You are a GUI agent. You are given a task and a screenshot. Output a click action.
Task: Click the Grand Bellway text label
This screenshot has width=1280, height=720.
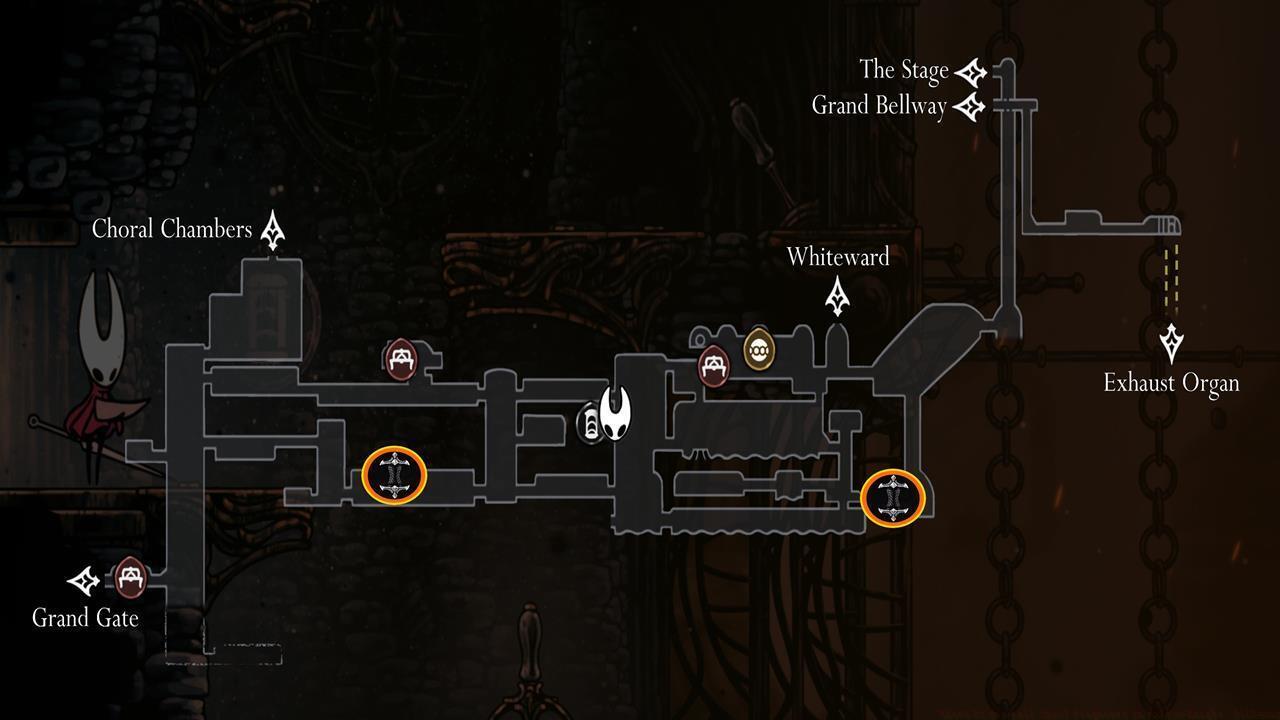(876, 105)
